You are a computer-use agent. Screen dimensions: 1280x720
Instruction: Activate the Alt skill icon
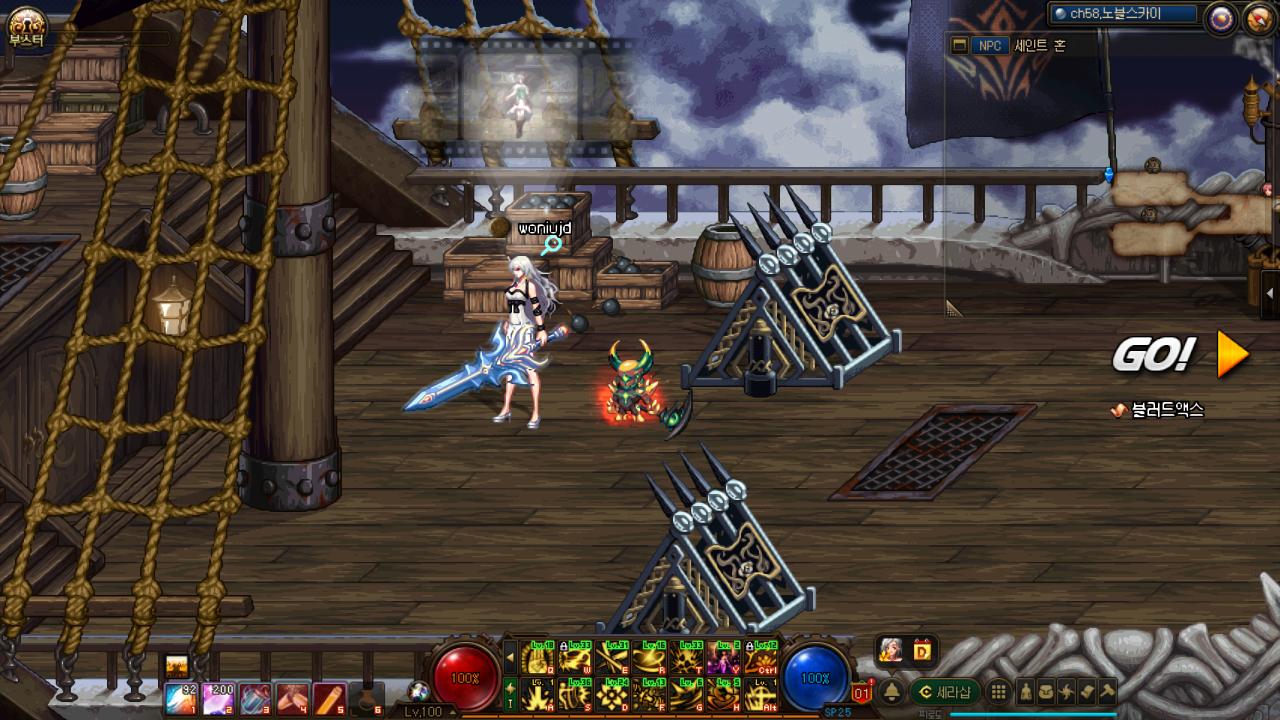tap(761, 694)
